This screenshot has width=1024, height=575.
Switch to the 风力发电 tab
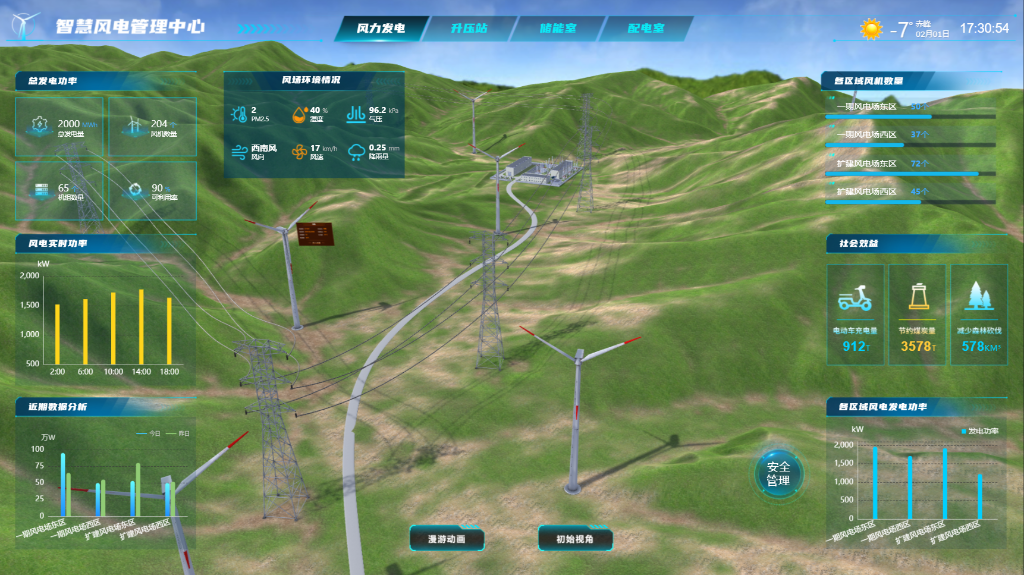(x=381, y=29)
